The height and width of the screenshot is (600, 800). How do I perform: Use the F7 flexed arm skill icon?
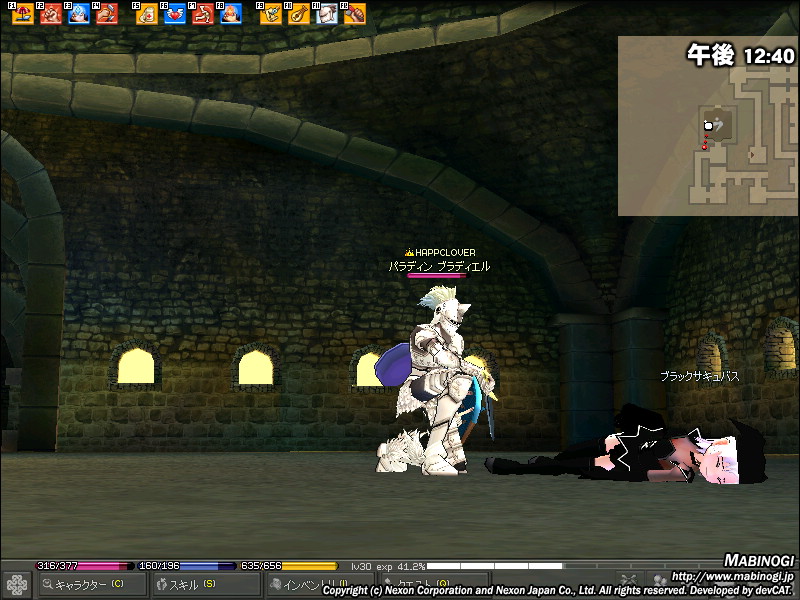pos(202,14)
